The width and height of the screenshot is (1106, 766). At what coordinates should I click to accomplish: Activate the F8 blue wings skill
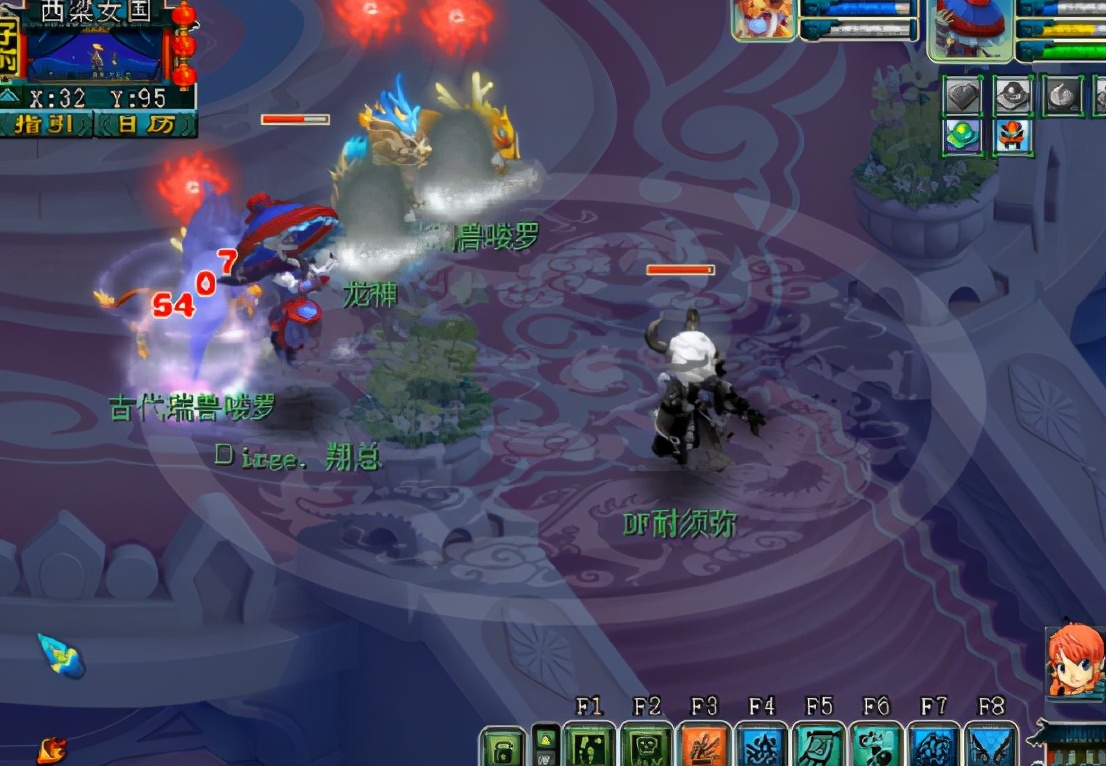click(991, 746)
